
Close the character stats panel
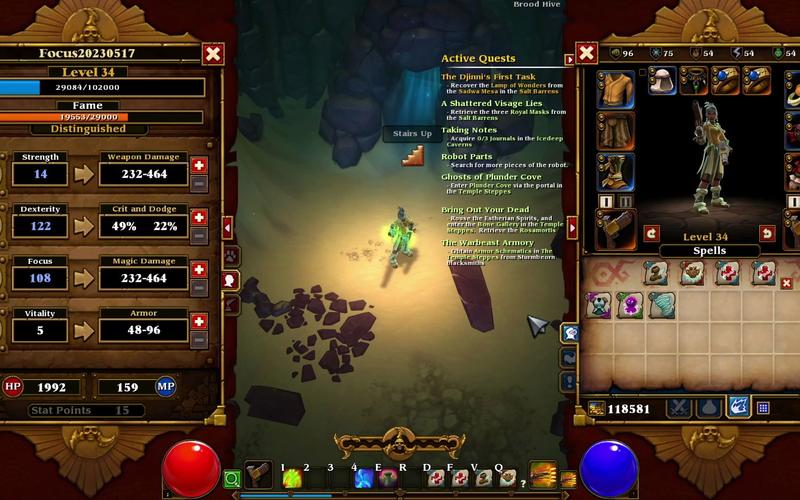pos(213,54)
